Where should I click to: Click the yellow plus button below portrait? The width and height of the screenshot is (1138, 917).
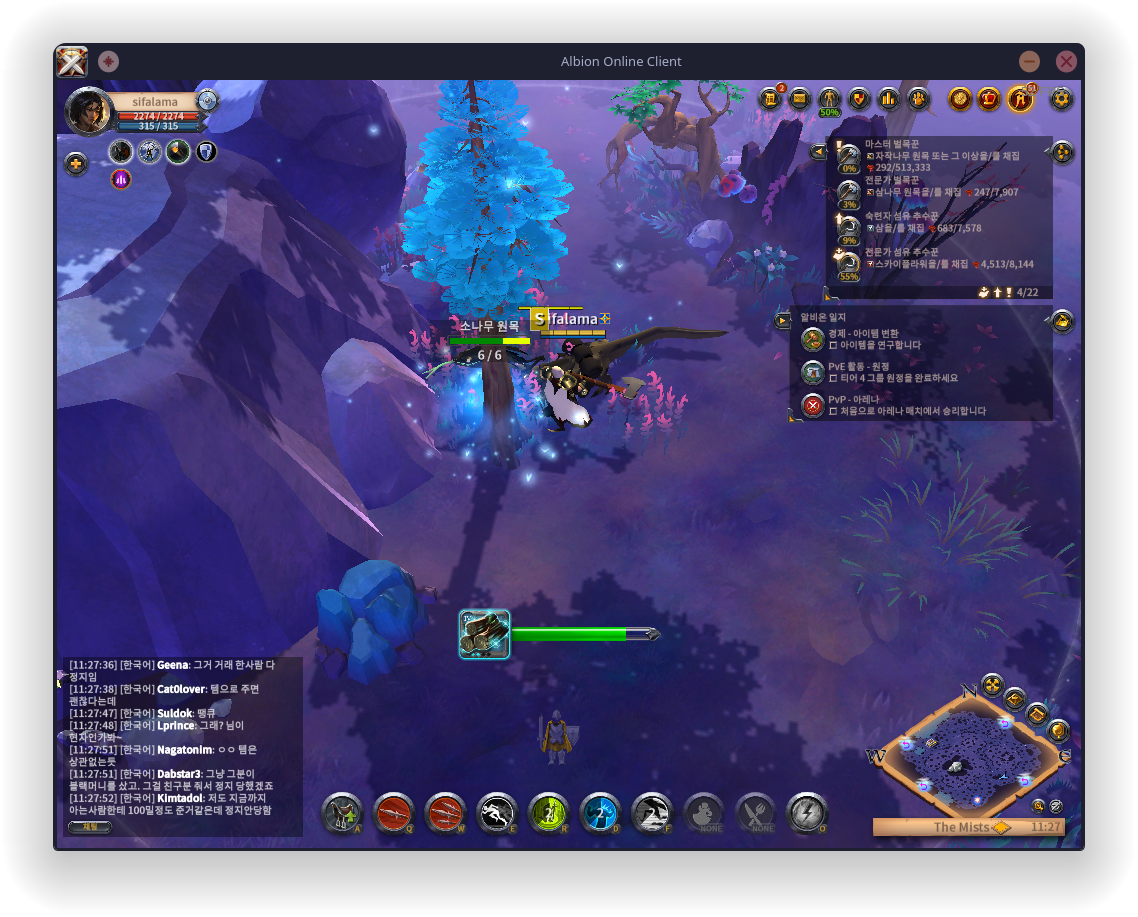[76, 163]
